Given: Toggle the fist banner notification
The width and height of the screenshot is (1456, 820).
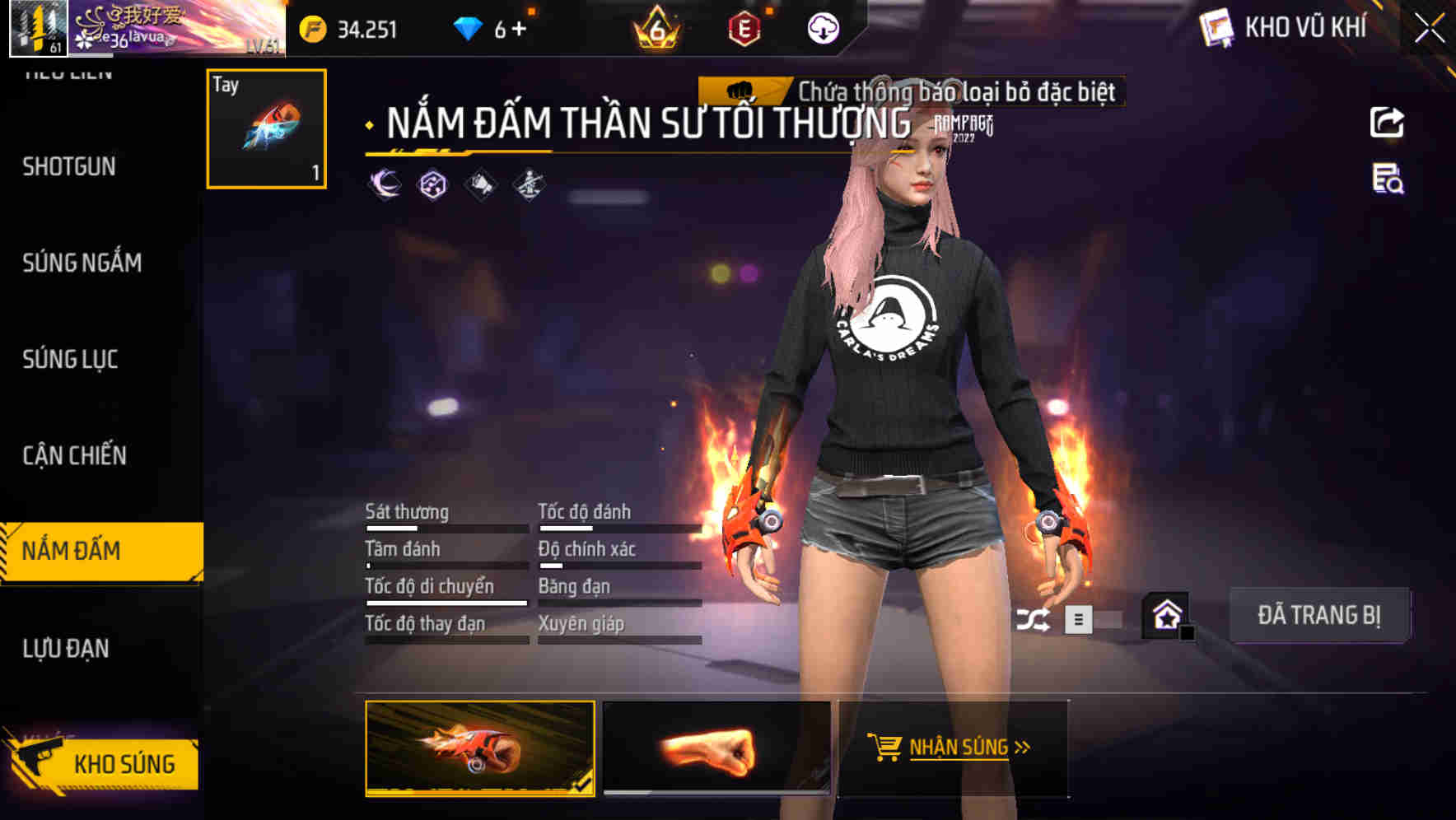Looking at the screenshot, I should click(741, 92).
